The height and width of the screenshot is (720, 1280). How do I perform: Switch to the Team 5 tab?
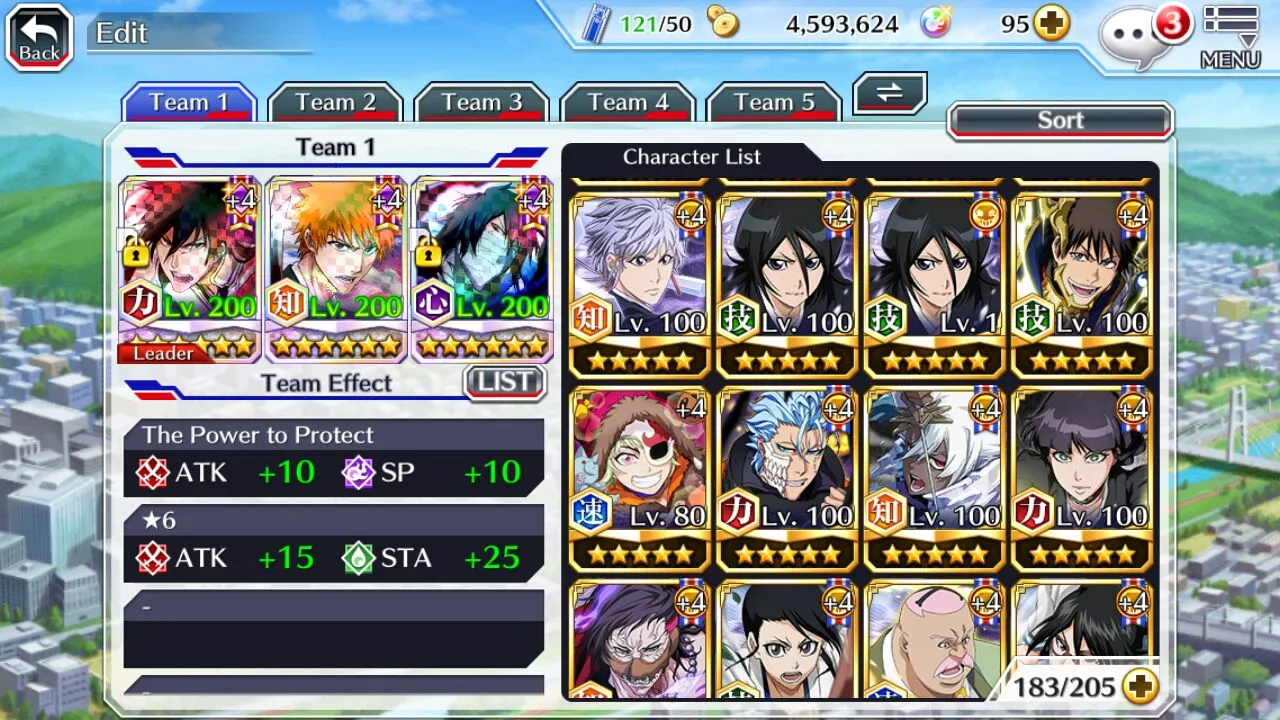pyautogui.click(x=774, y=103)
